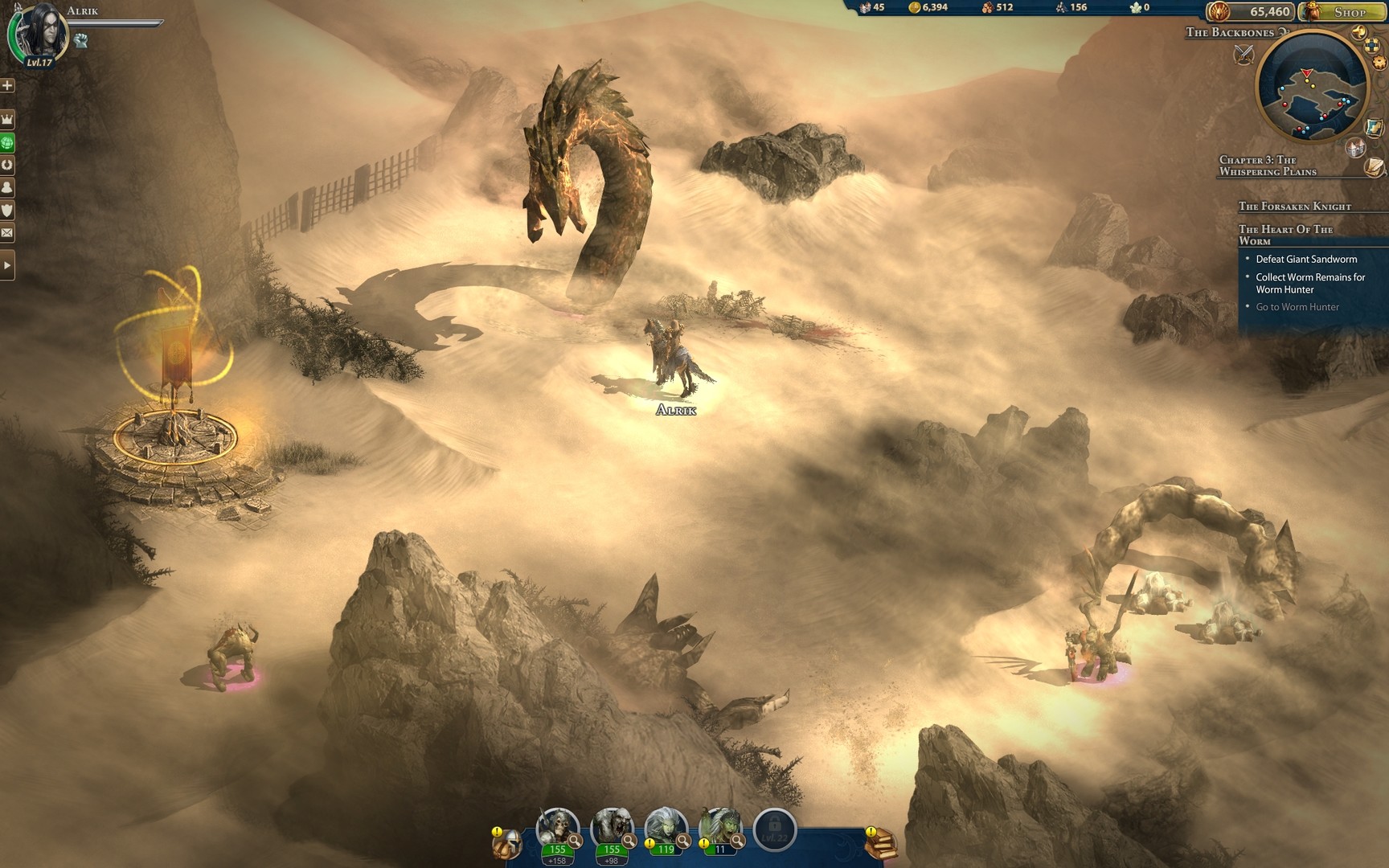This screenshot has width=1389, height=868.
Task: Collapse The Forsaken Knight quest entry
Action: 1294,207
